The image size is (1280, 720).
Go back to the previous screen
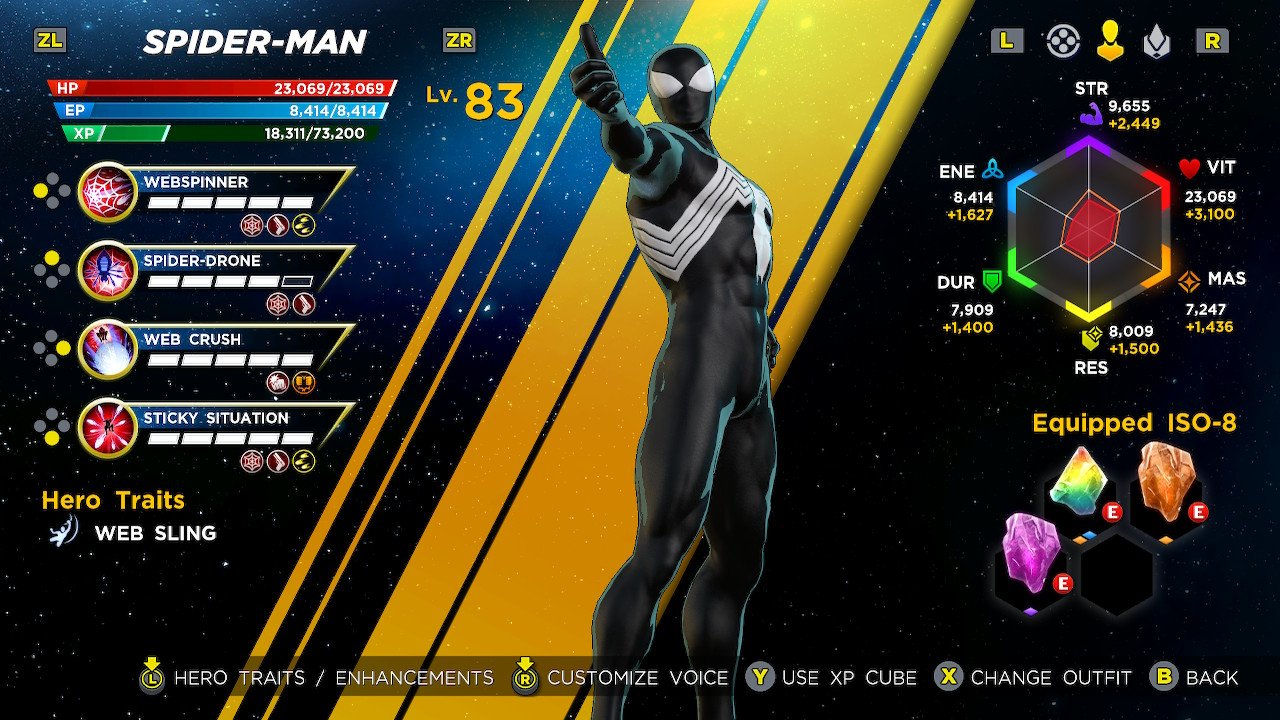tap(1195, 677)
